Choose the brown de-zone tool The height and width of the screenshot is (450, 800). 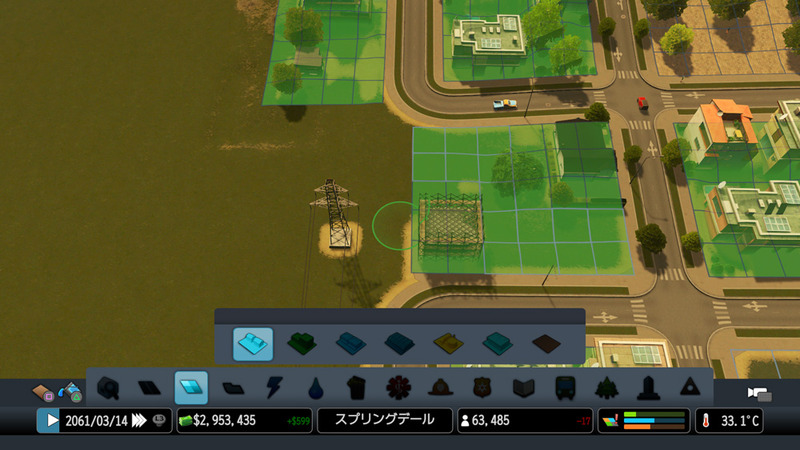coord(545,344)
